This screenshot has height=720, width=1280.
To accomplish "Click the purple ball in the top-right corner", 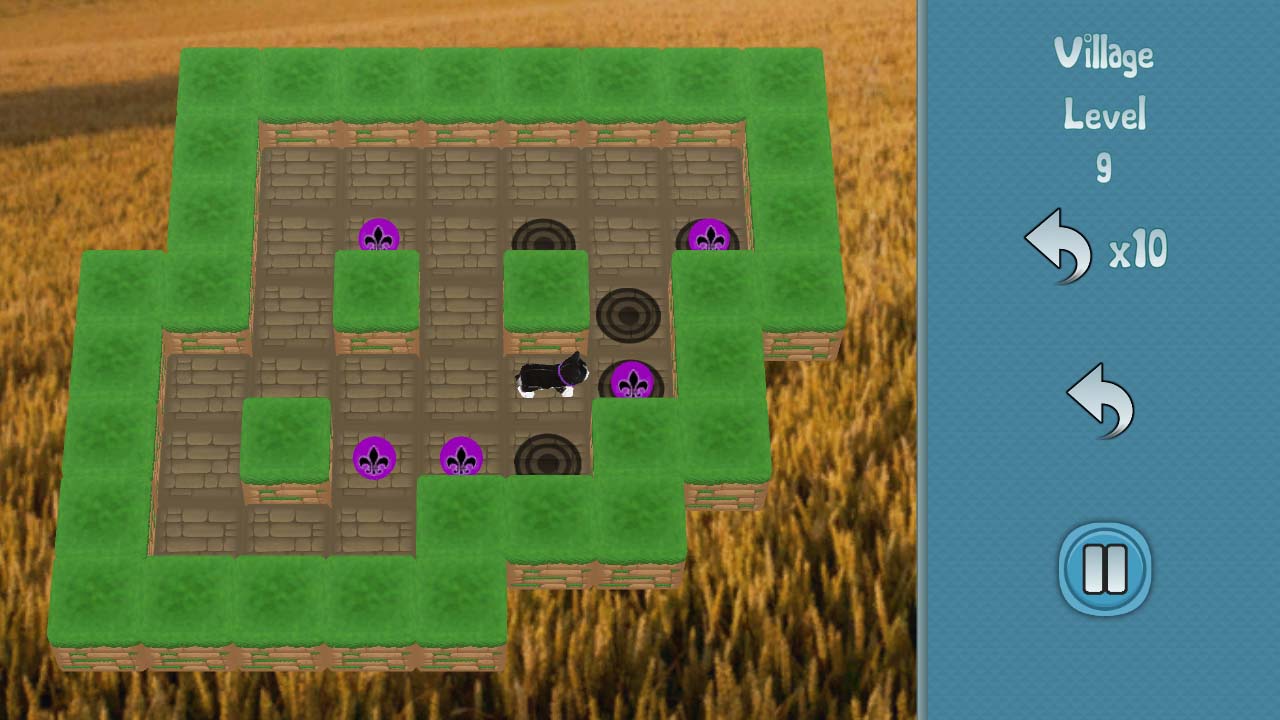I will pyautogui.click(x=712, y=237).
